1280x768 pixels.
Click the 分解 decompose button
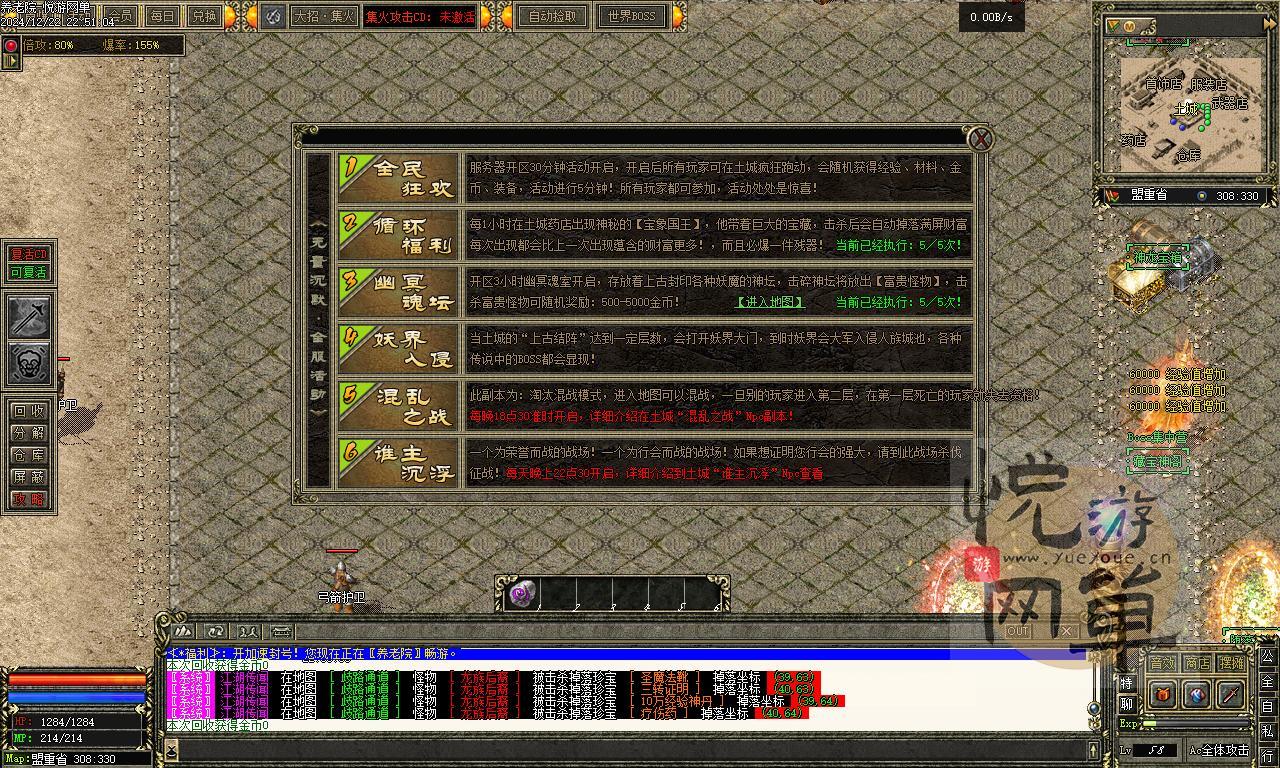click(x=29, y=433)
